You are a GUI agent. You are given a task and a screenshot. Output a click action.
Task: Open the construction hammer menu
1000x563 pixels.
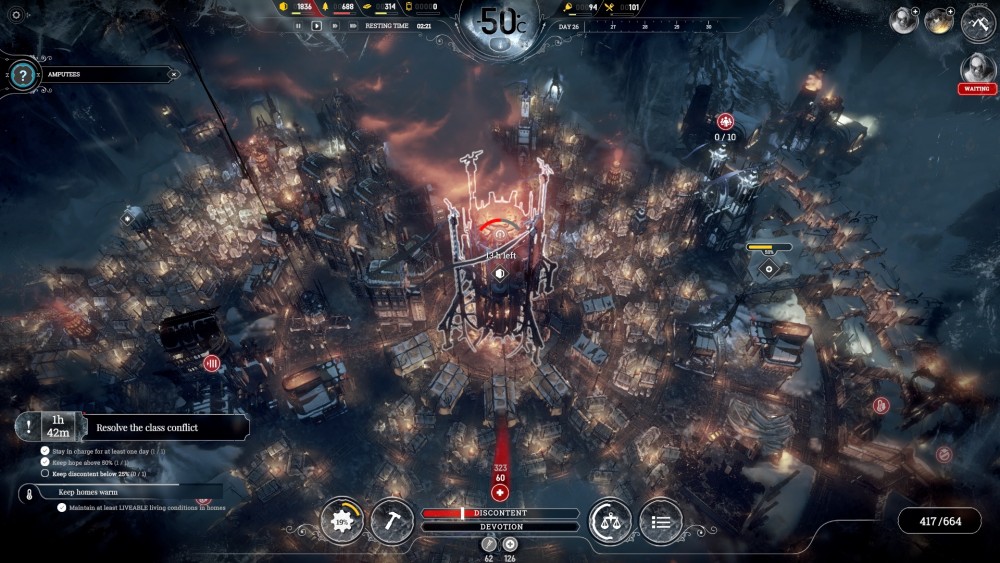click(x=392, y=521)
